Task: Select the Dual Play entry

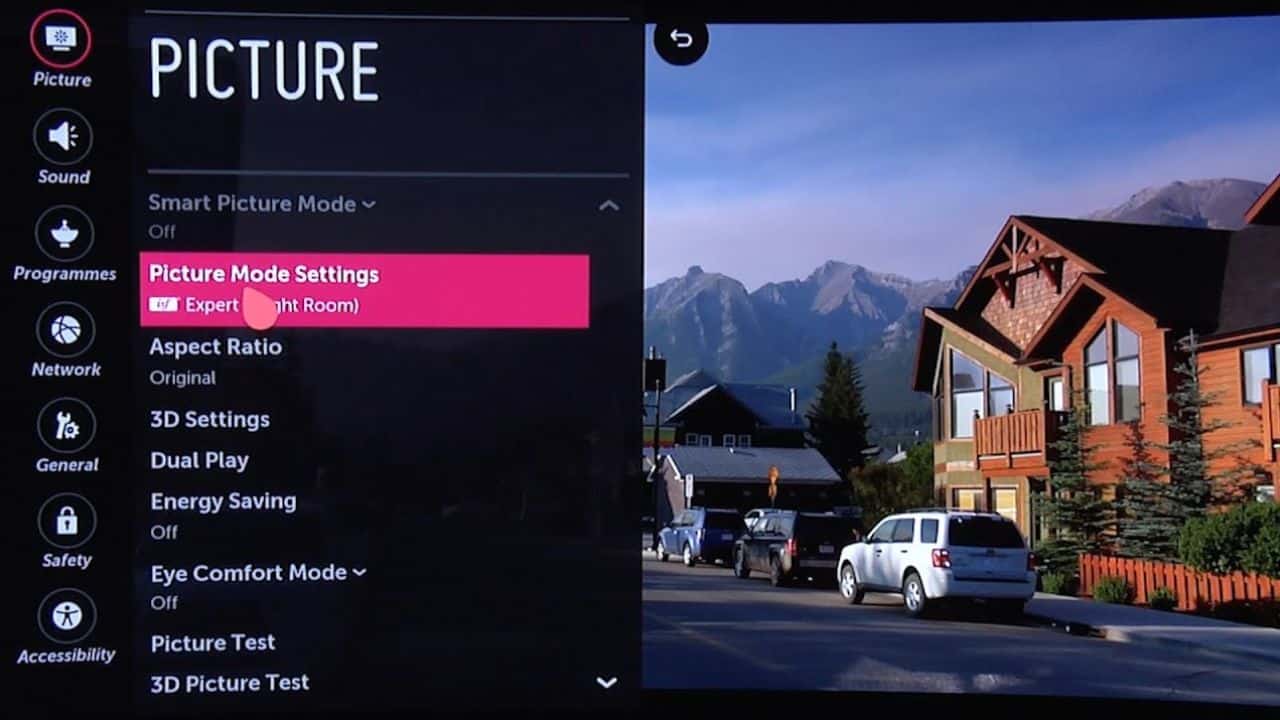Action: pyautogui.click(x=200, y=461)
